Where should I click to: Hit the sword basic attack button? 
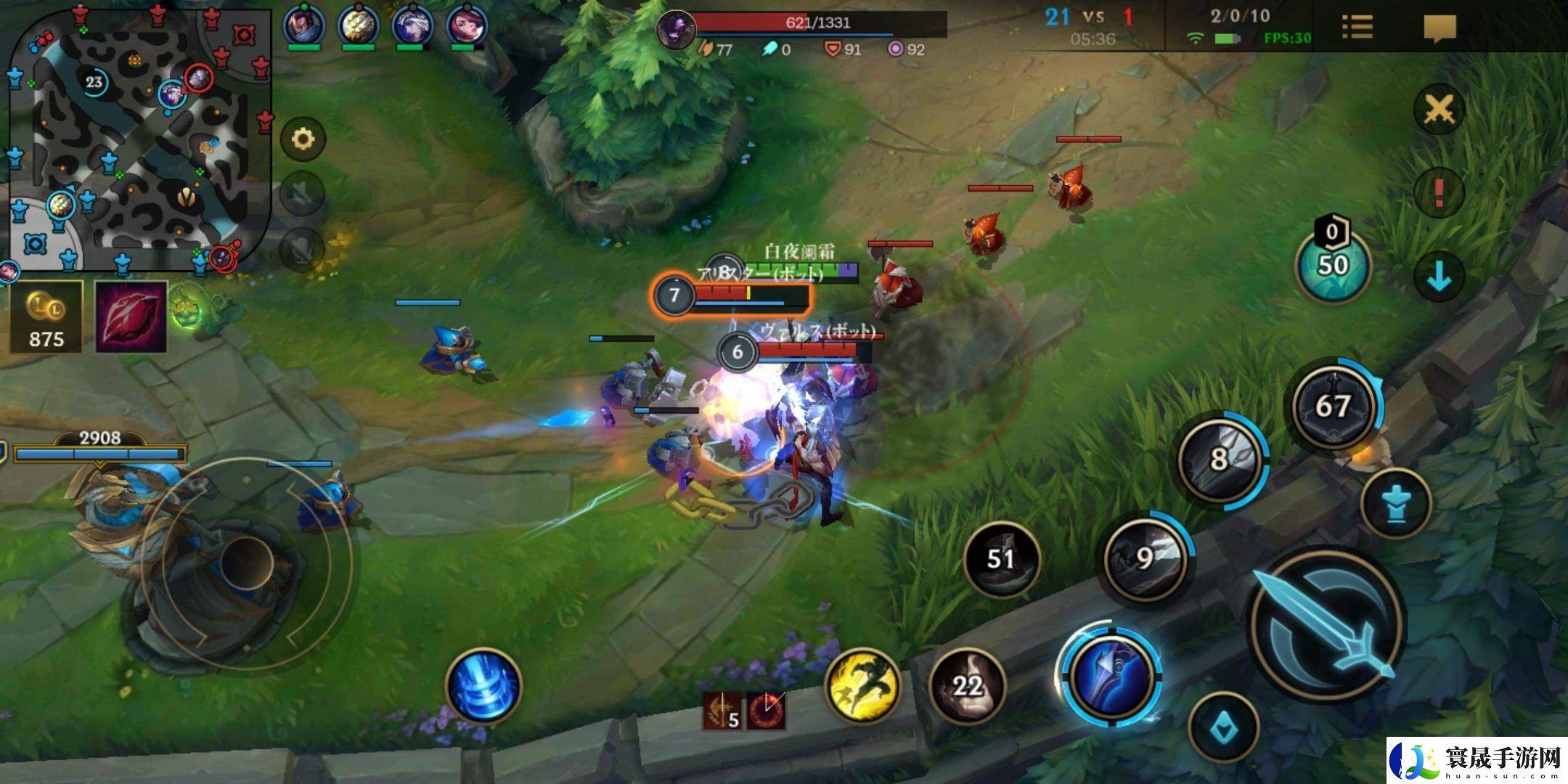pyautogui.click(x=1327, y=626)
